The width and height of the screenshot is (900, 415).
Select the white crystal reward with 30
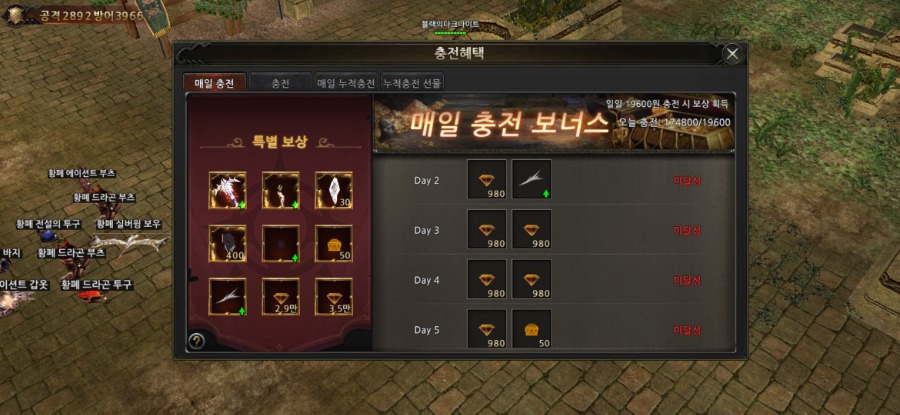coord(334,190)
